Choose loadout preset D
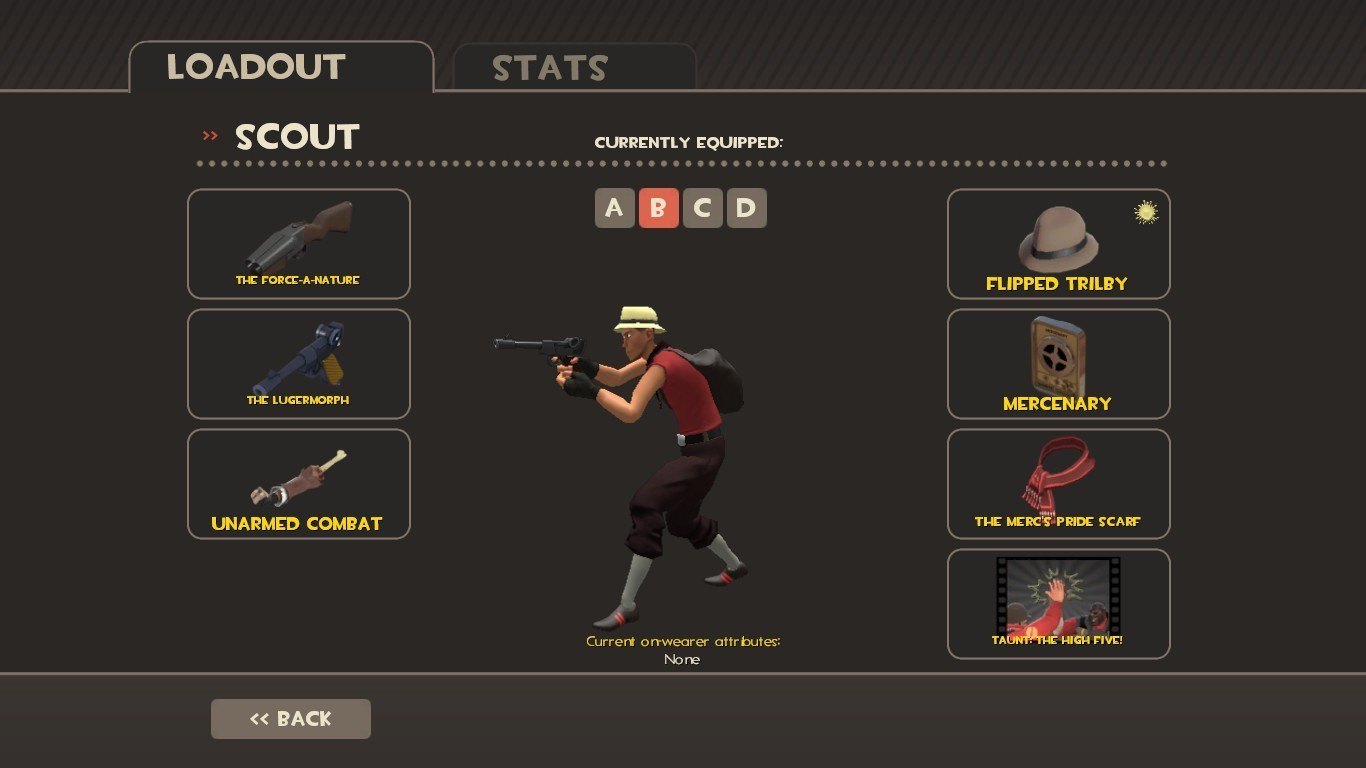Image resolution: width=1366 pixels, height=768 pixels. (x=747, y=208)
